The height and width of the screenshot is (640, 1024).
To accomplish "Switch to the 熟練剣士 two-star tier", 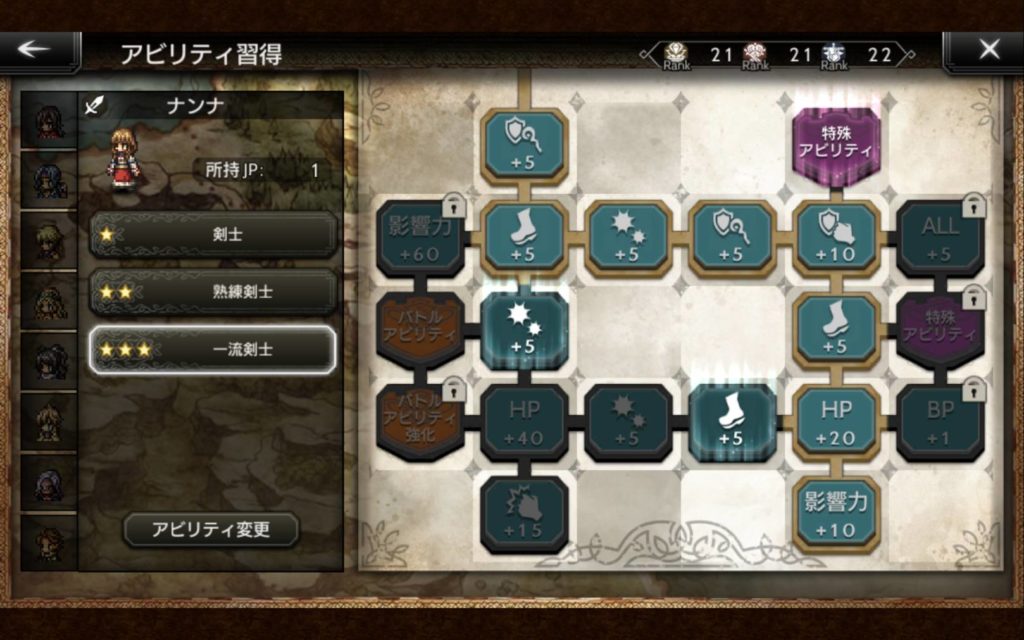I will [x=212, y=292].
